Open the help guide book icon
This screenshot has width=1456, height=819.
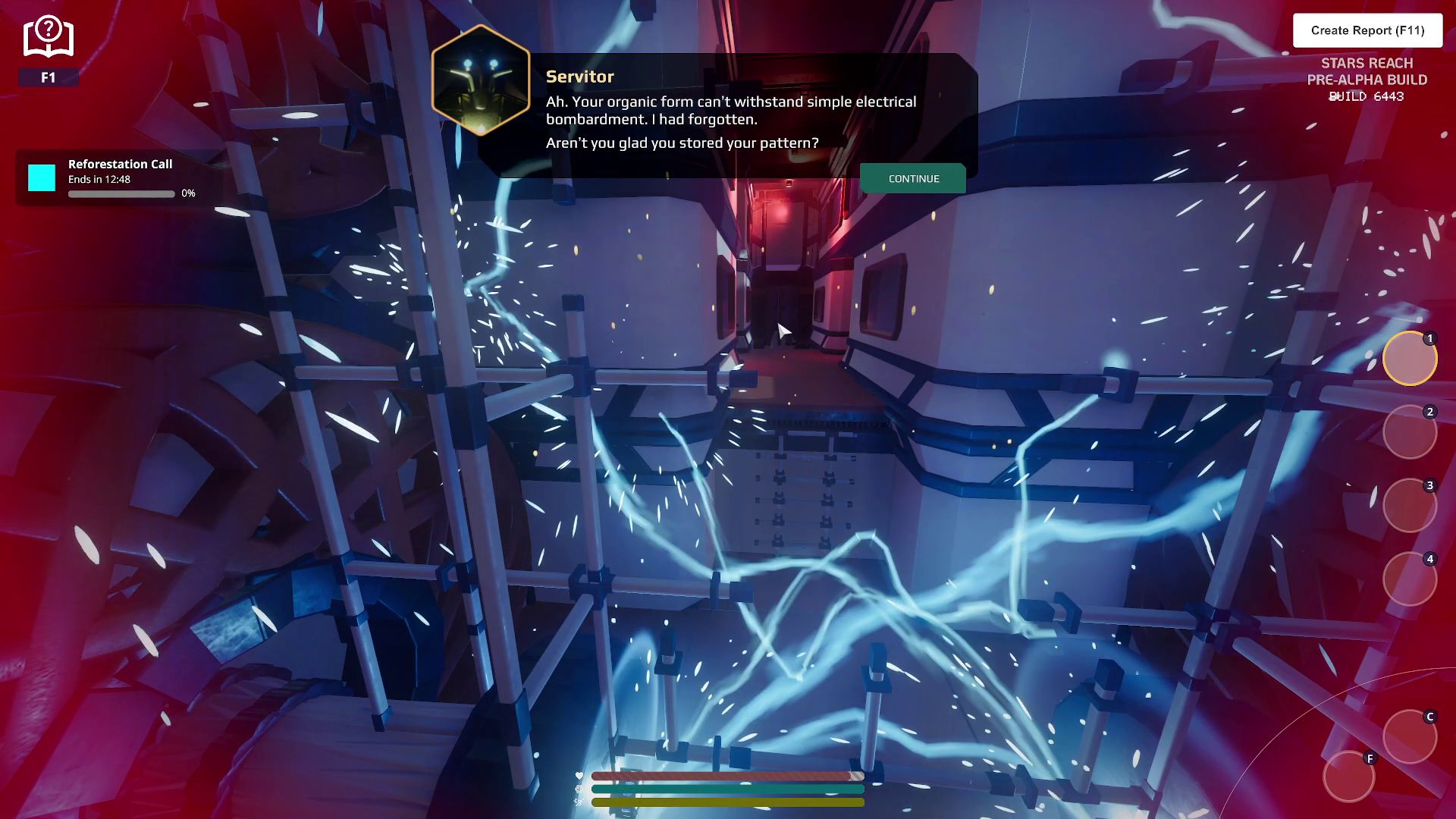coord(49,37)
